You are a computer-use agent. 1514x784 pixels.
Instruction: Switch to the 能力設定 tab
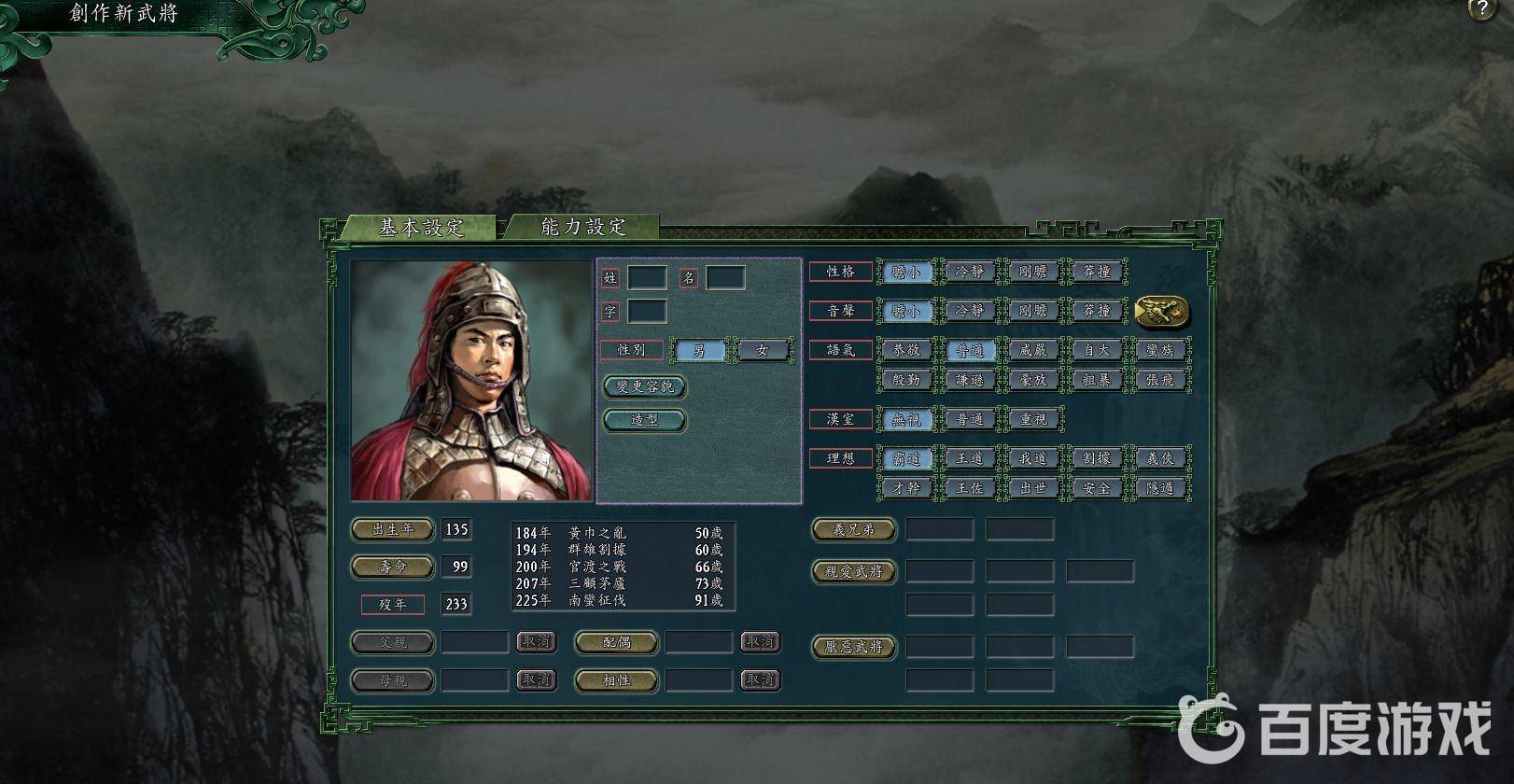[583, 227]
